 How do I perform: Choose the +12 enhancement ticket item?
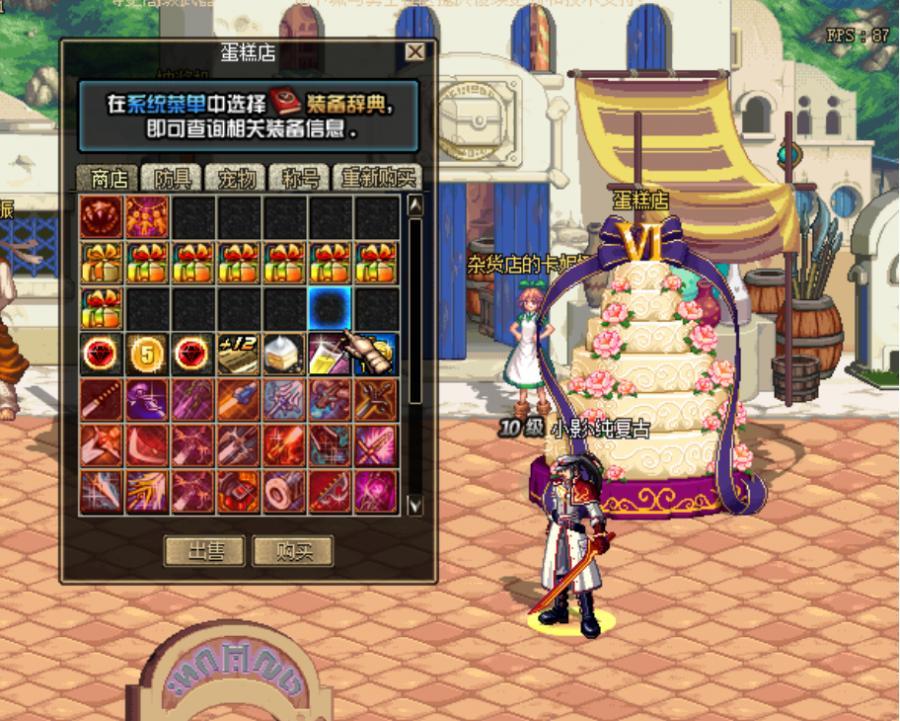tap(239, 355)
